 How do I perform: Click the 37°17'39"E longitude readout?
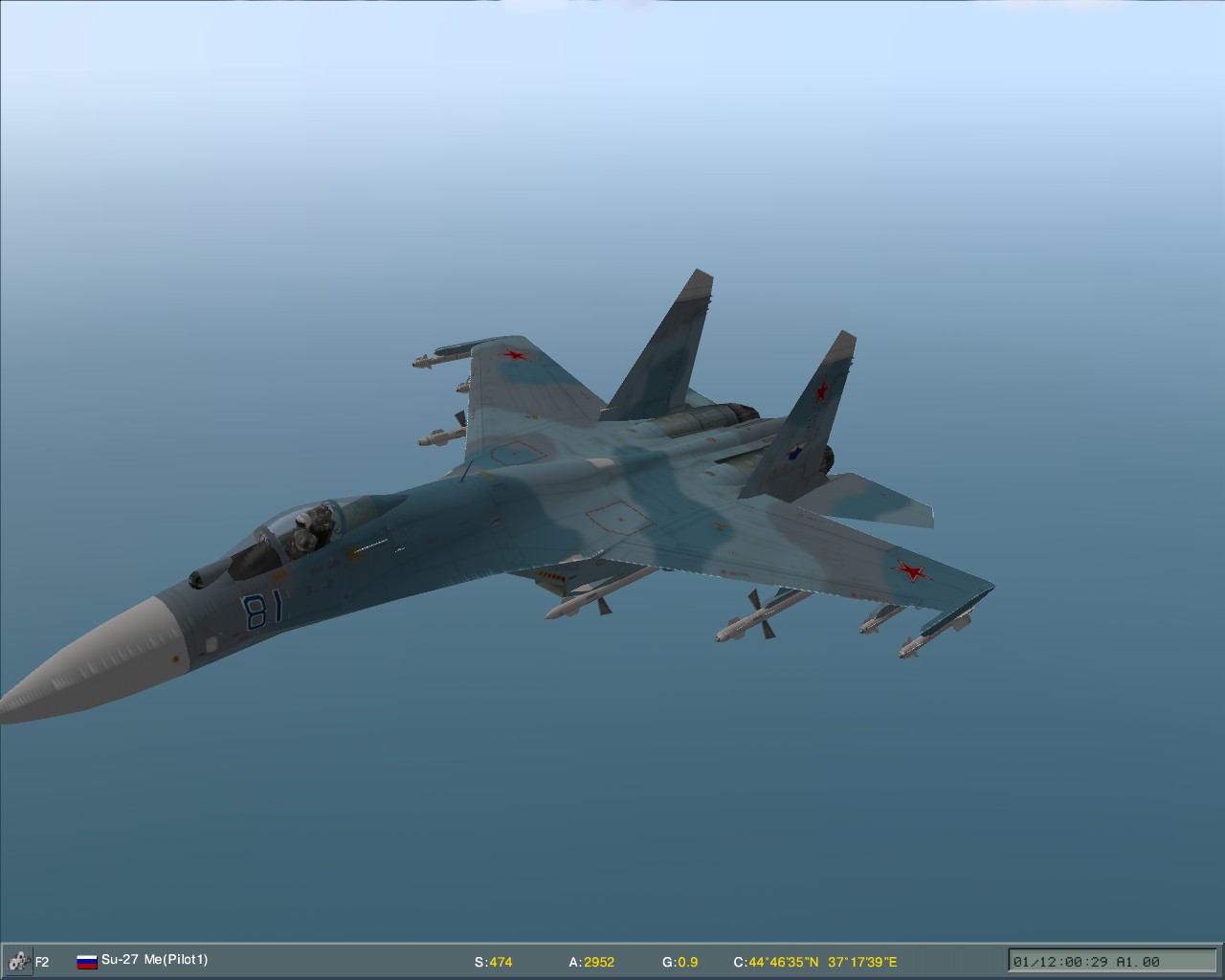pos(862,962)
